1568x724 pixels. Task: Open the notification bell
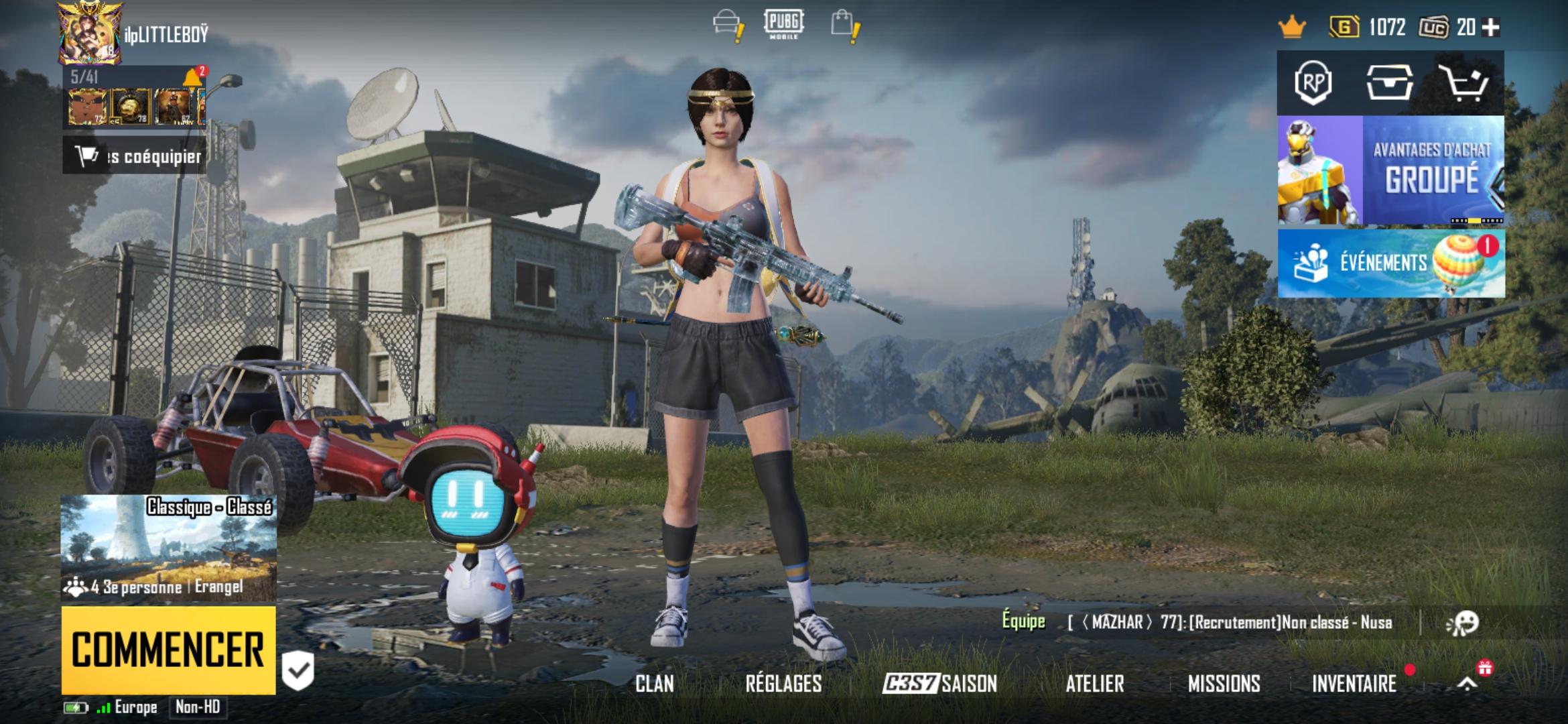pos(193,78)
